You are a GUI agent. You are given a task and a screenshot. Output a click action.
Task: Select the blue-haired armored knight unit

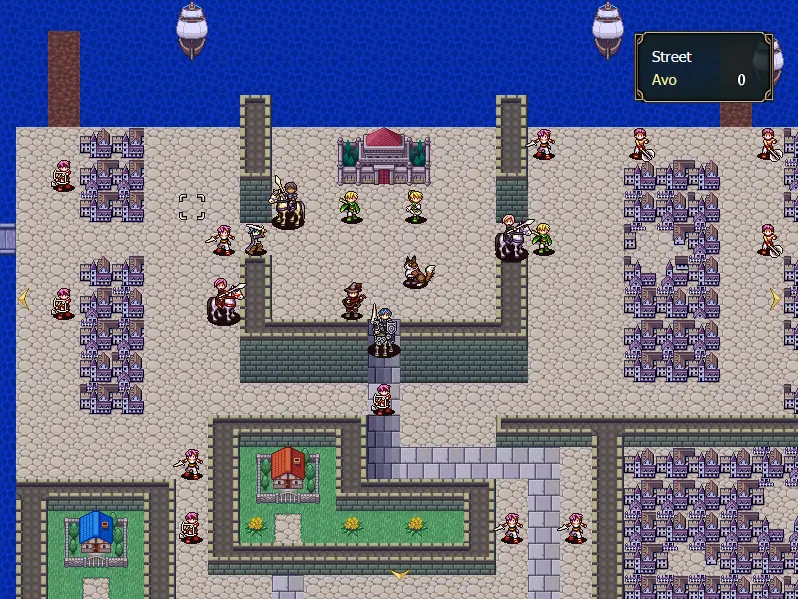[x=383, y=332]
